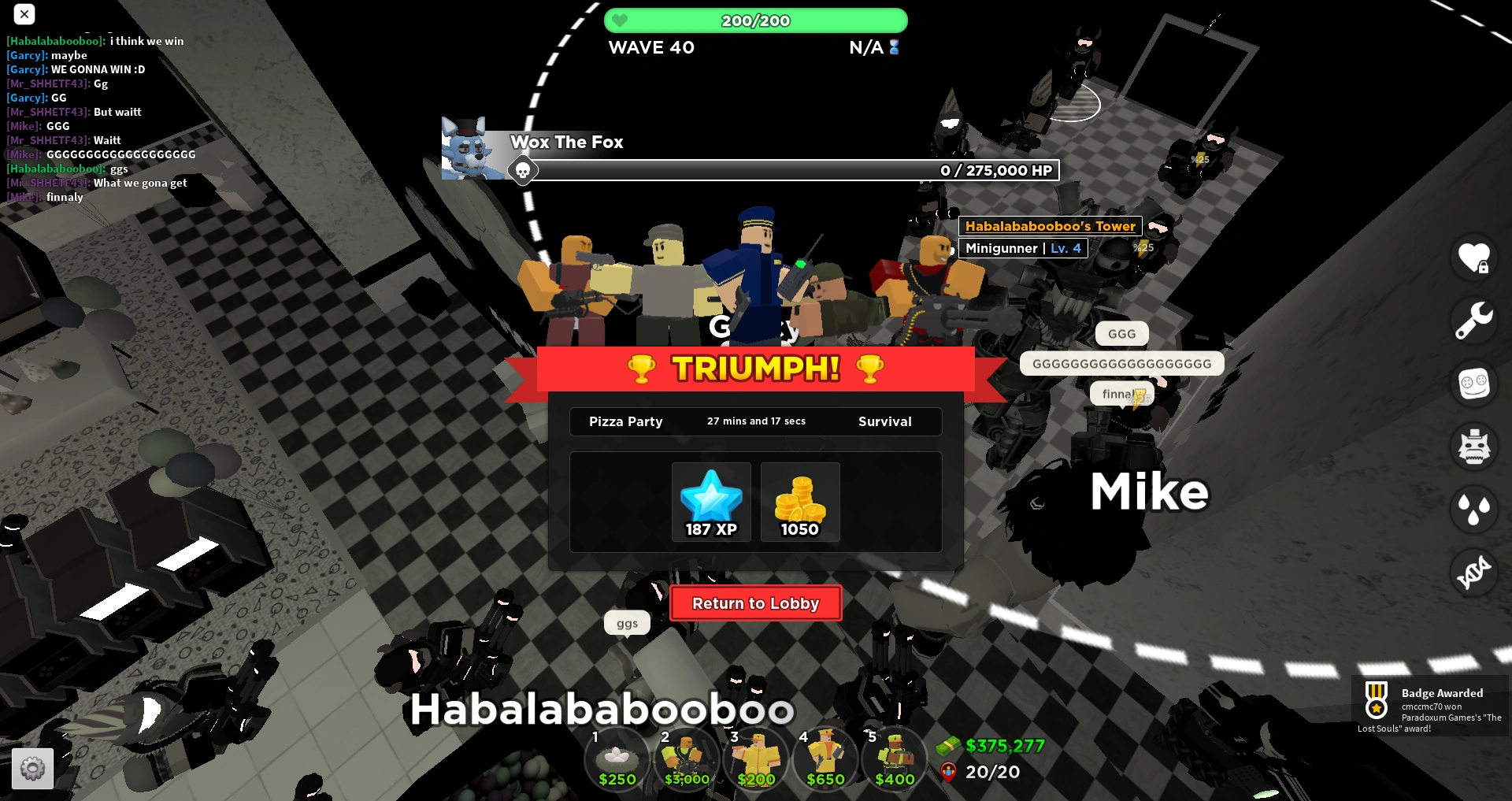
Task: Select the wolf skin icon in the sidebar
Action: [x=1473, y=447]
